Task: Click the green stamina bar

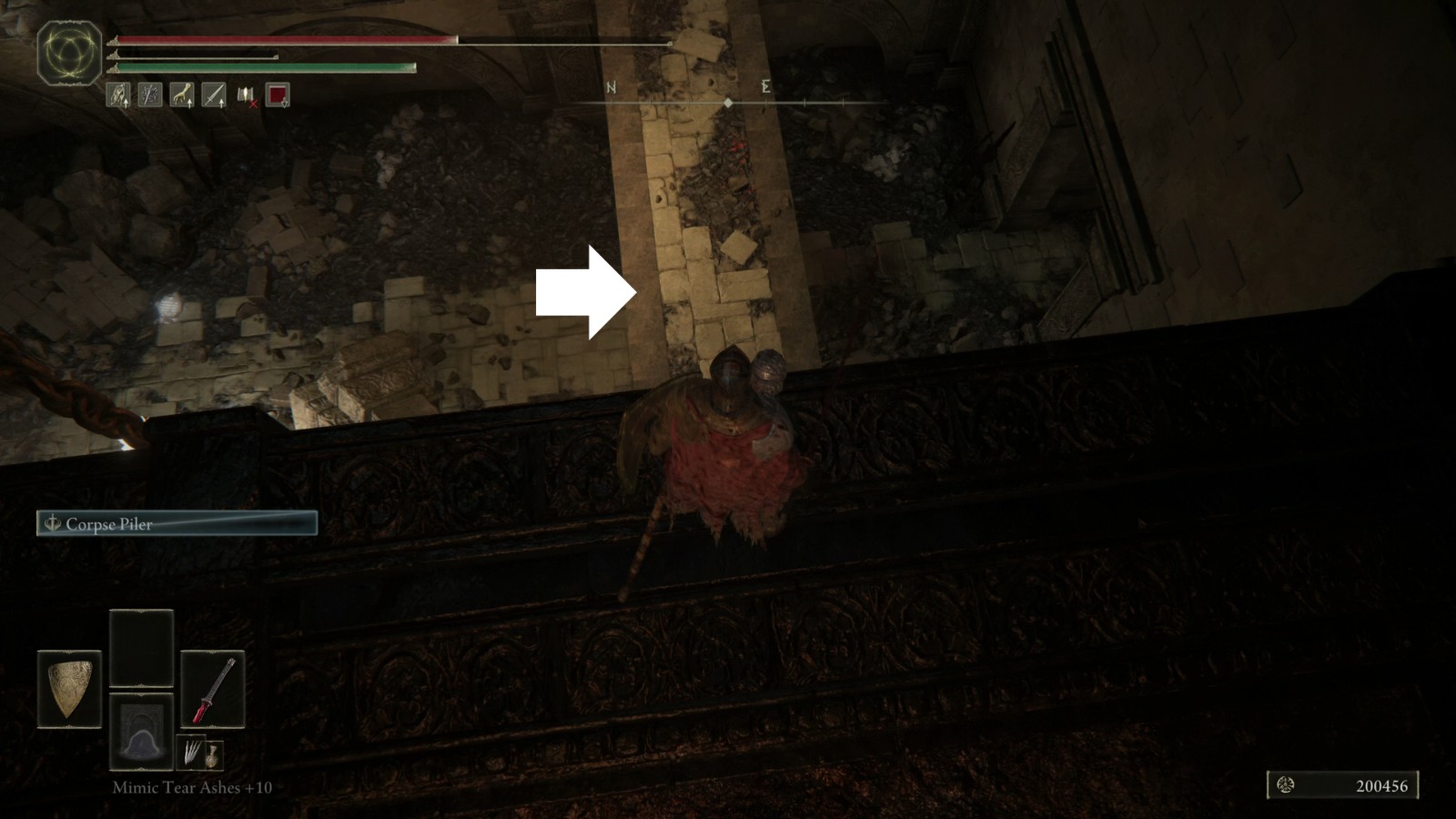Action: [264, 67]
